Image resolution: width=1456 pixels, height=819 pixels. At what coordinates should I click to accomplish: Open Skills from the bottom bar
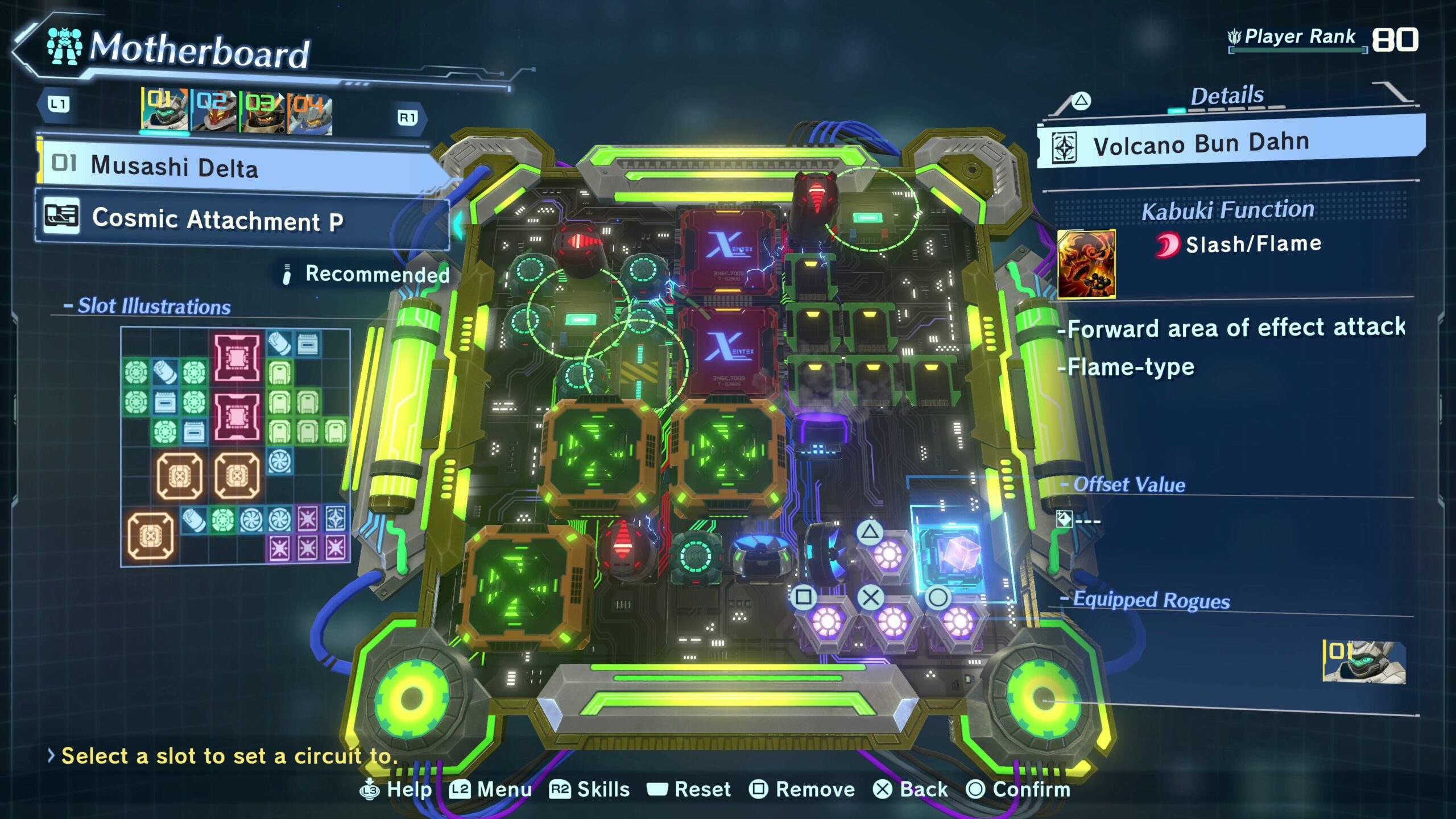[x=590, y=789]
